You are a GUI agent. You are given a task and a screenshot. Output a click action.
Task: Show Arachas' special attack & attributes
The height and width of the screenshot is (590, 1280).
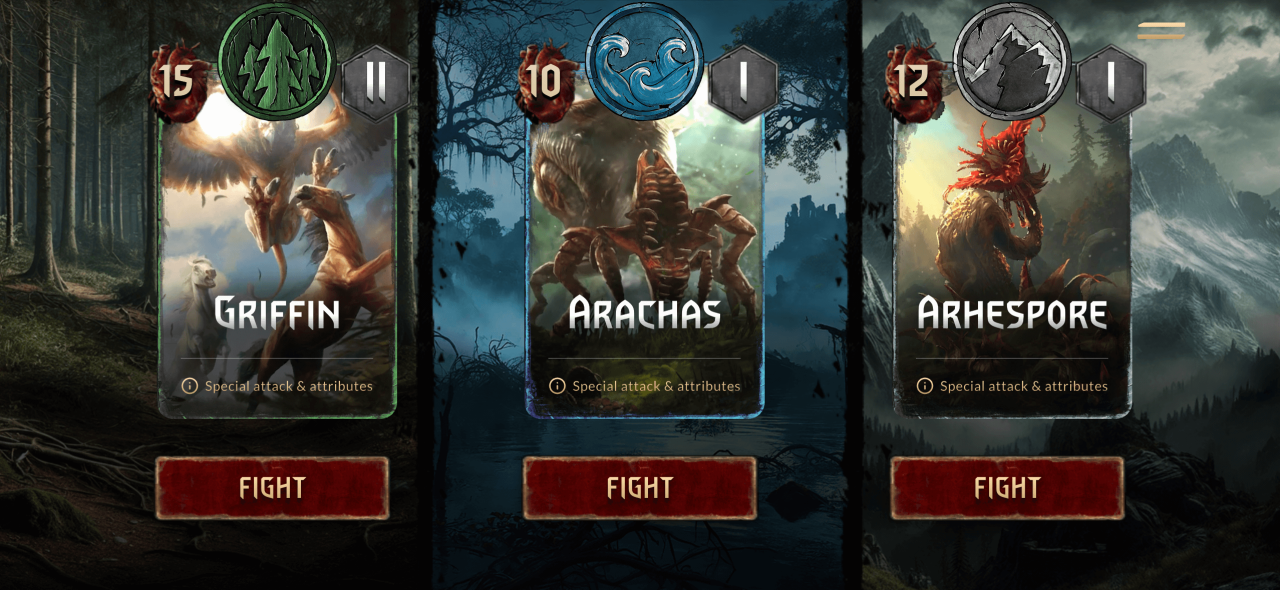645,386
